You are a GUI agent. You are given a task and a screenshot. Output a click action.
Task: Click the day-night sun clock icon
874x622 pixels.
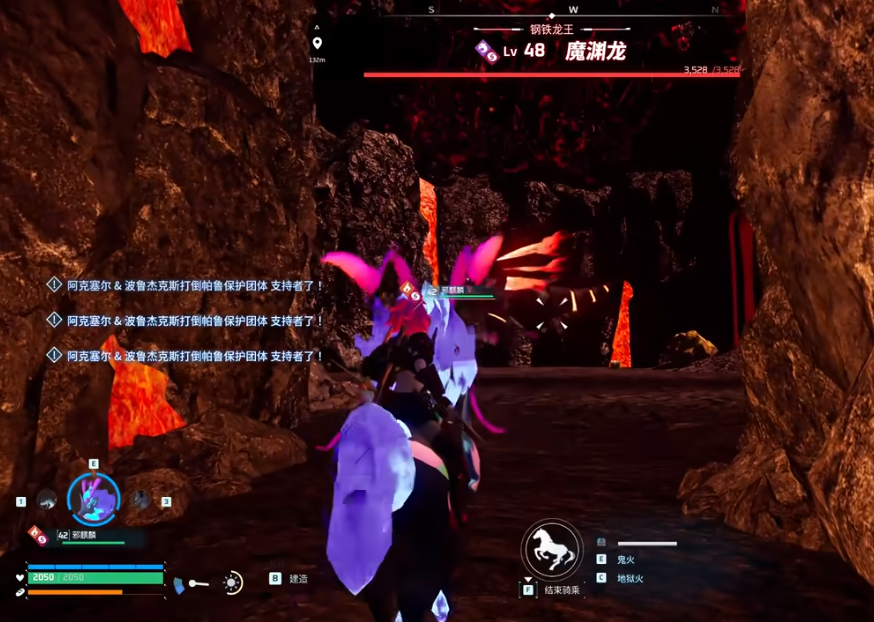click(x=232, y=582)
